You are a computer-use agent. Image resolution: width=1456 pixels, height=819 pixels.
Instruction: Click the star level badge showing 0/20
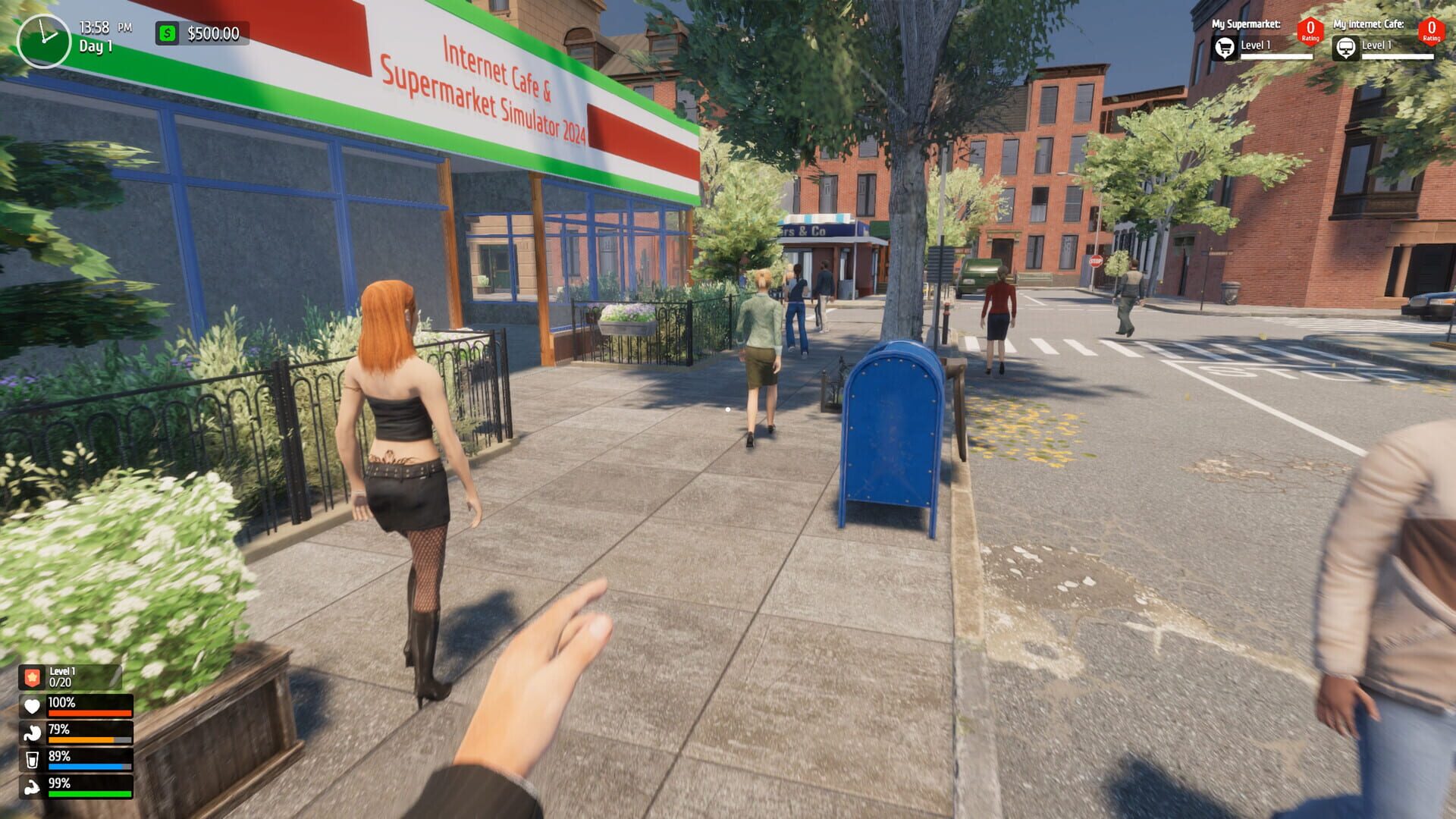coord(31,676)
